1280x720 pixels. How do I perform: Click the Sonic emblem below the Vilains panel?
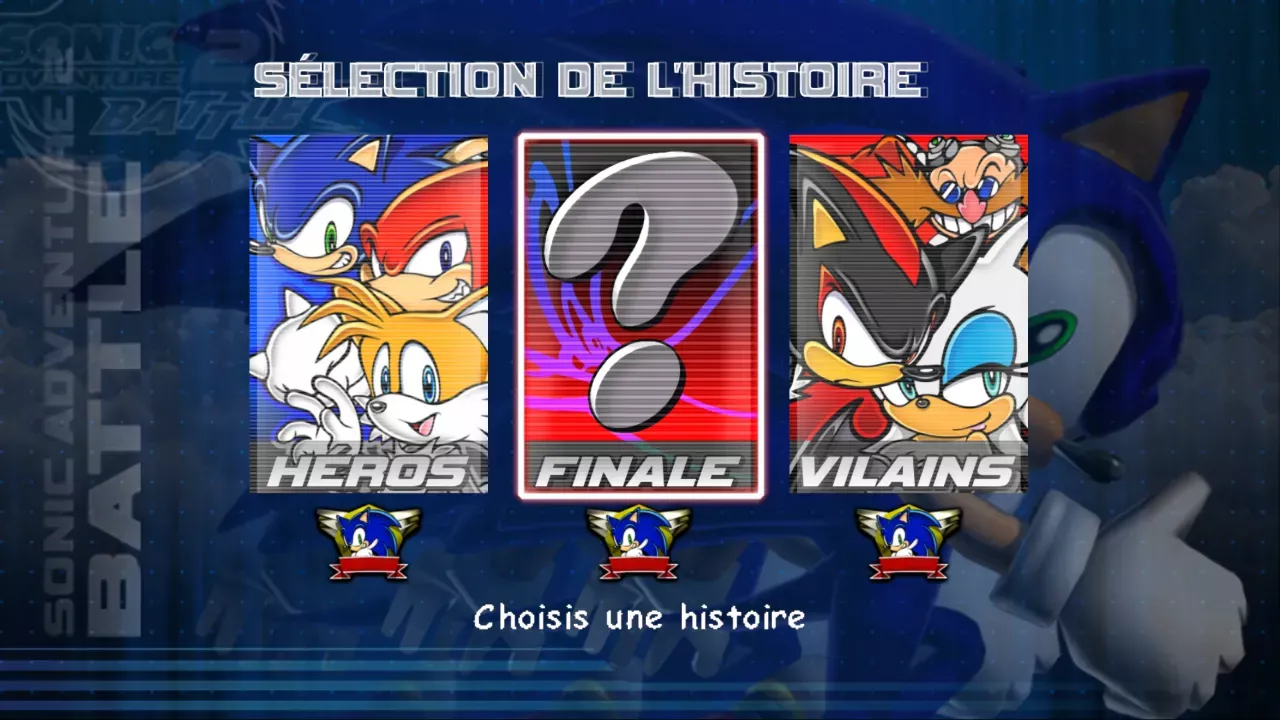tap(907, 540)
